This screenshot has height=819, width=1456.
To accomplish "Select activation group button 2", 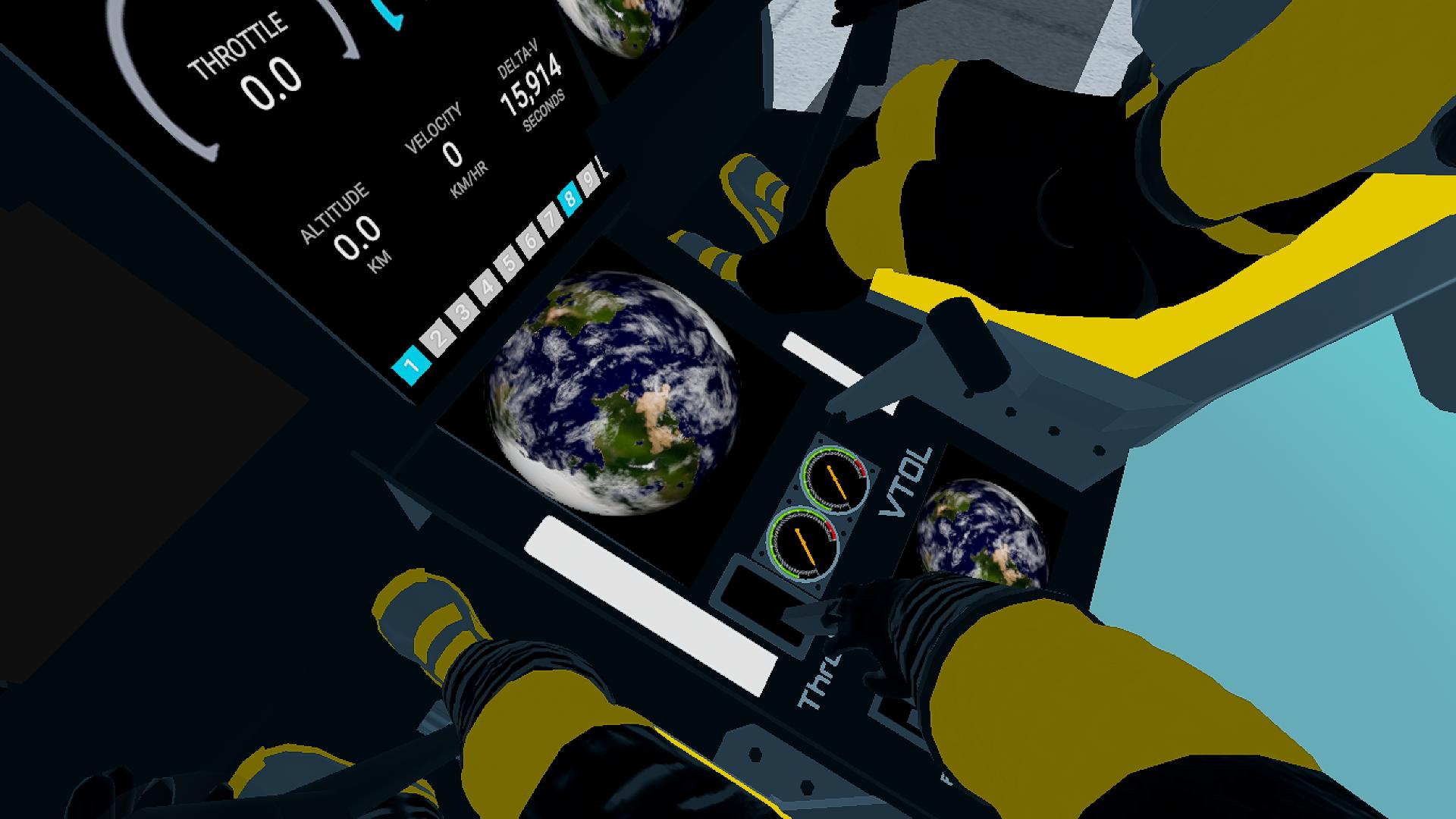I will click(x=438, y=338).
